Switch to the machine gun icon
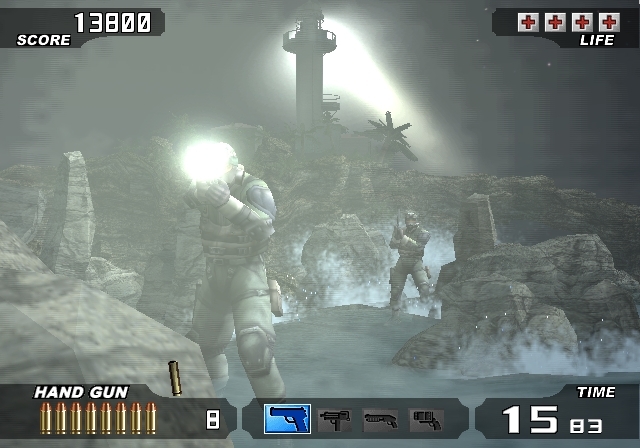 [334, 418]
